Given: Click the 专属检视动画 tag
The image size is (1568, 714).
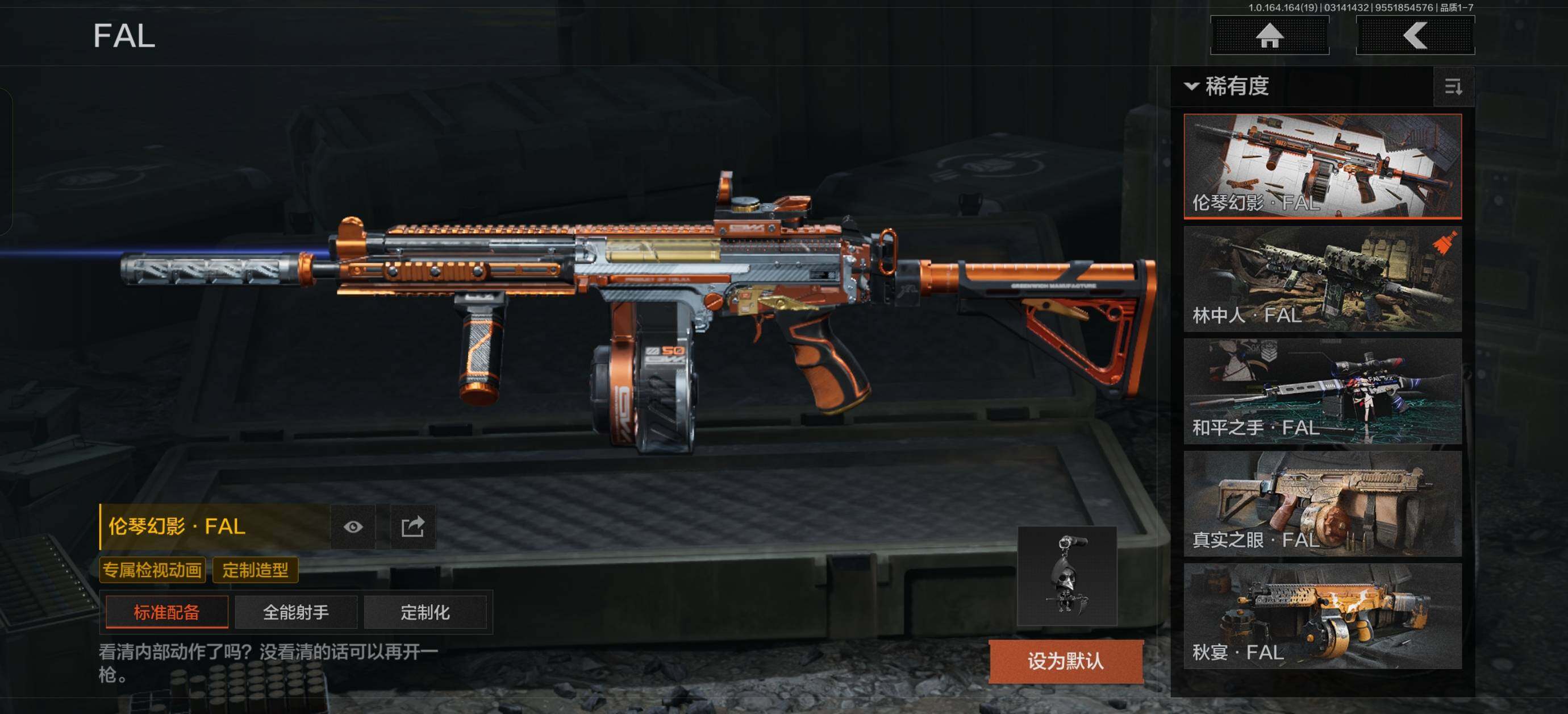Looking at the screenshot, I should point(152,570).
